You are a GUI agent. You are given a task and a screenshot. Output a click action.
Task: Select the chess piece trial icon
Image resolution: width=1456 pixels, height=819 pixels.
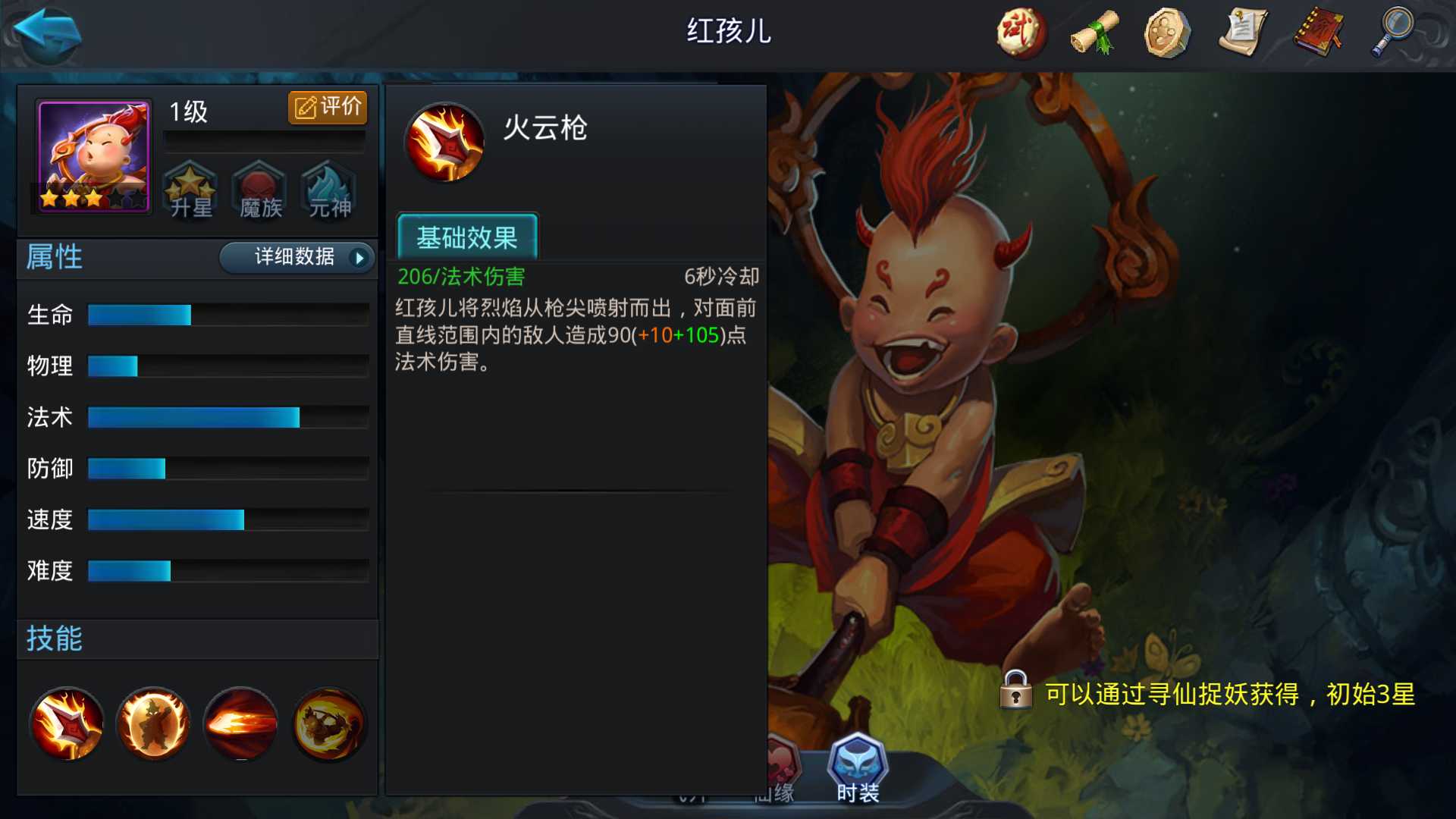(x=1020, y=33)
